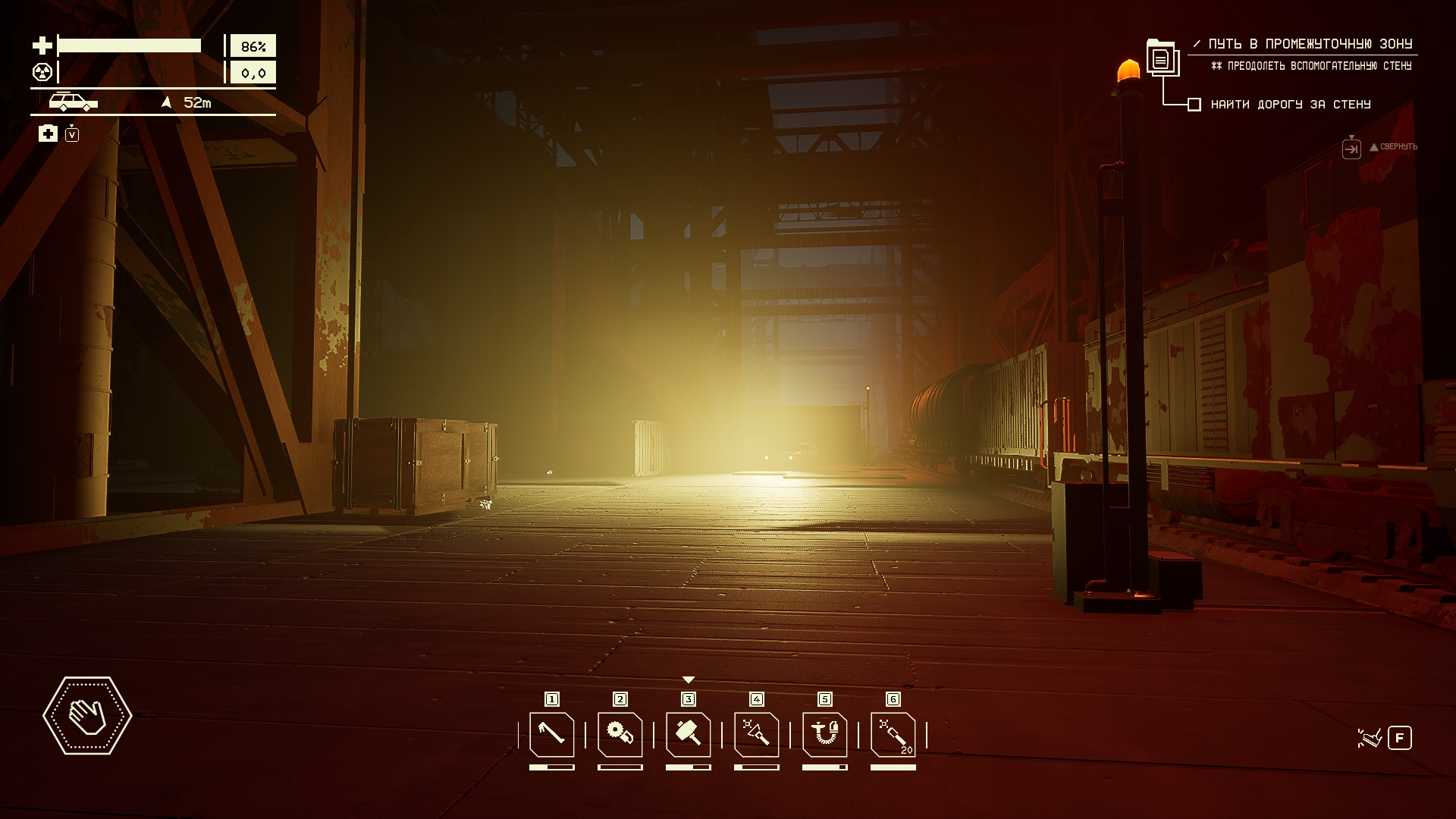Select the flare with 20 count
Screen dimensions: 1456x819
893,734
